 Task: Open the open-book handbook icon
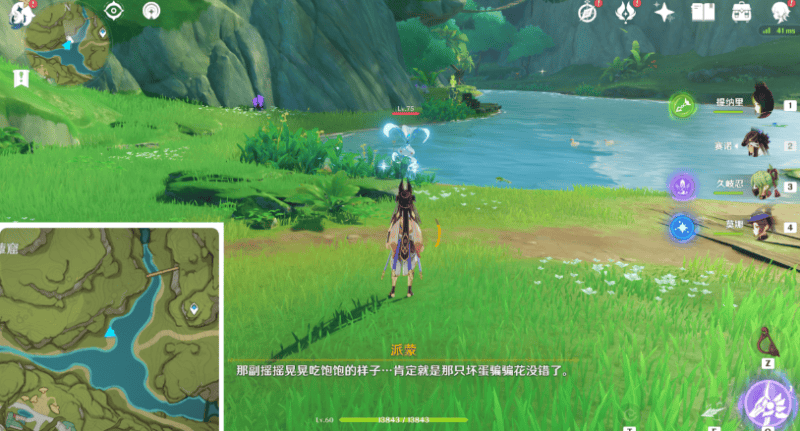(703, 12)
